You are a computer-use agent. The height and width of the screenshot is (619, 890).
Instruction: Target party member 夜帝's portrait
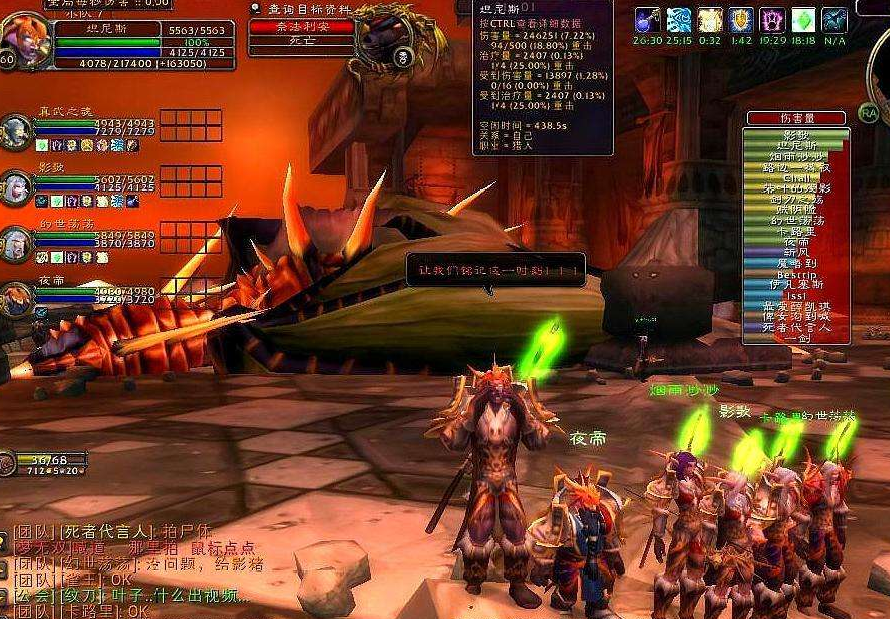16,298
